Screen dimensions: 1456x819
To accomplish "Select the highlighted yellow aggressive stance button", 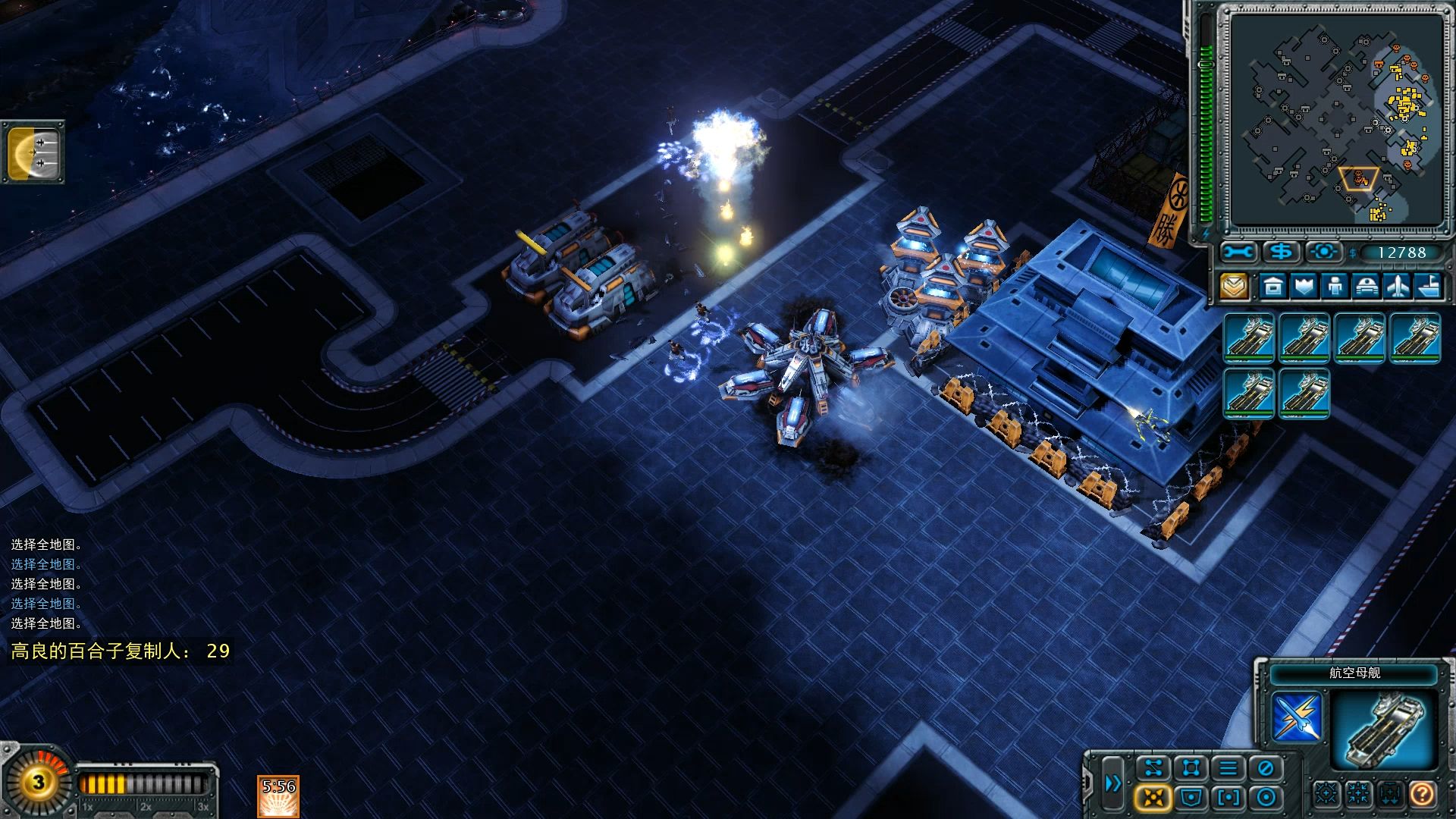I will pyautogui.click(x=1153, y=798).
